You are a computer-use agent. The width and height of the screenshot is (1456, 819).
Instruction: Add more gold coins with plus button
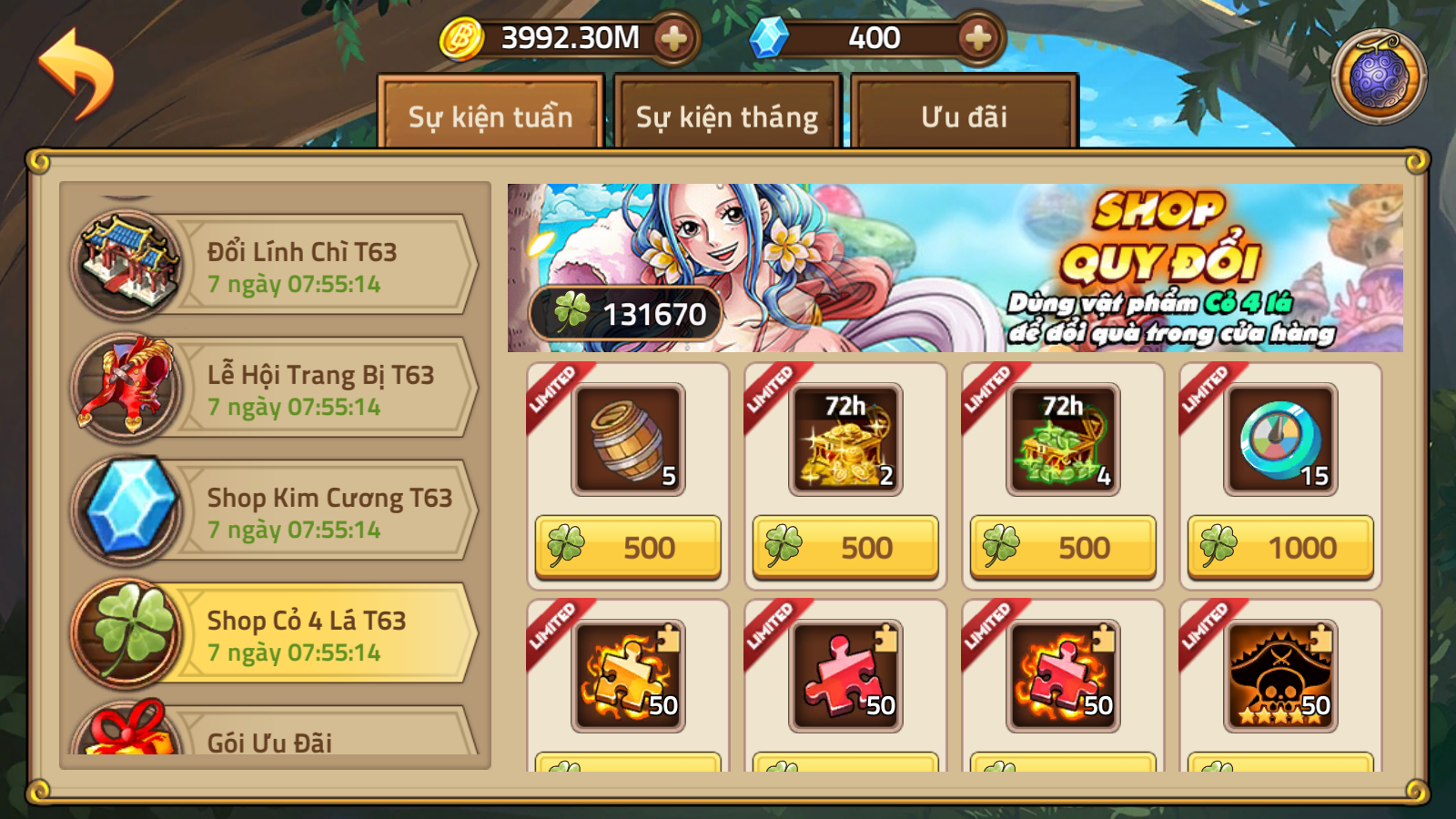673,38
